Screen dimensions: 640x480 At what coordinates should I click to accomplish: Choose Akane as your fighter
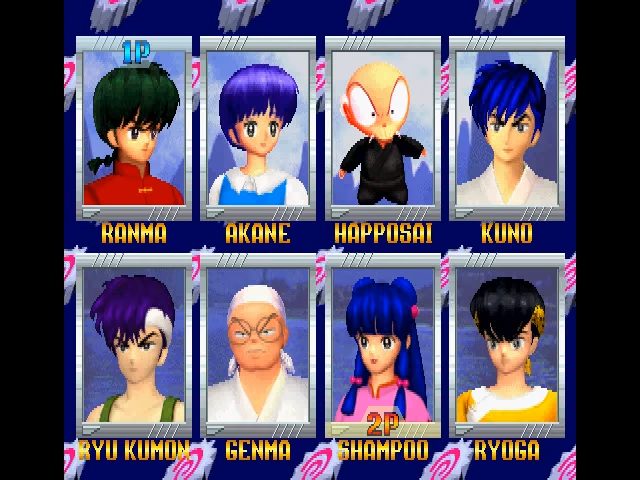point(257,130)
